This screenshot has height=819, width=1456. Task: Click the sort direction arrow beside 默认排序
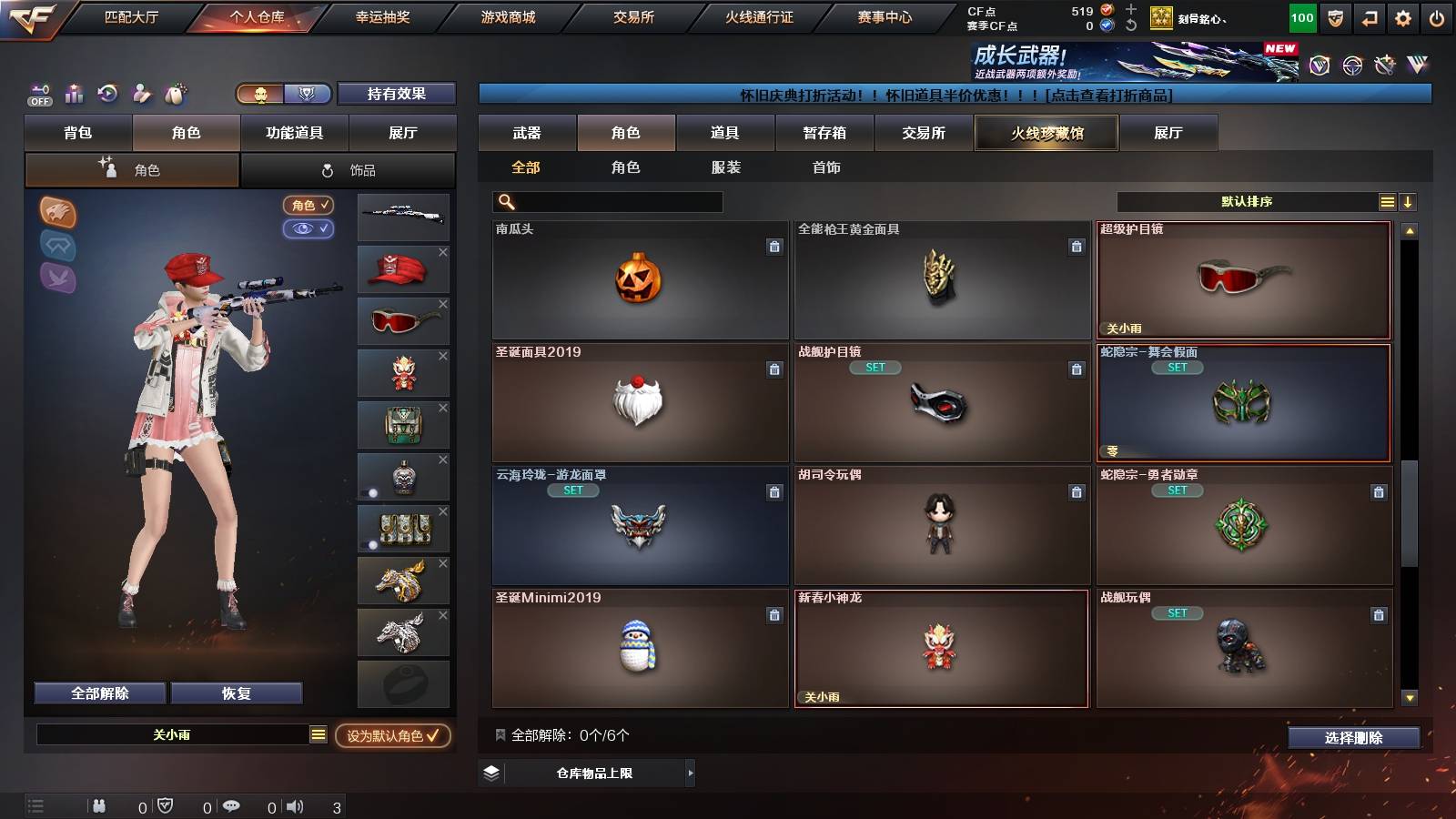click(x=1408, y=201)
